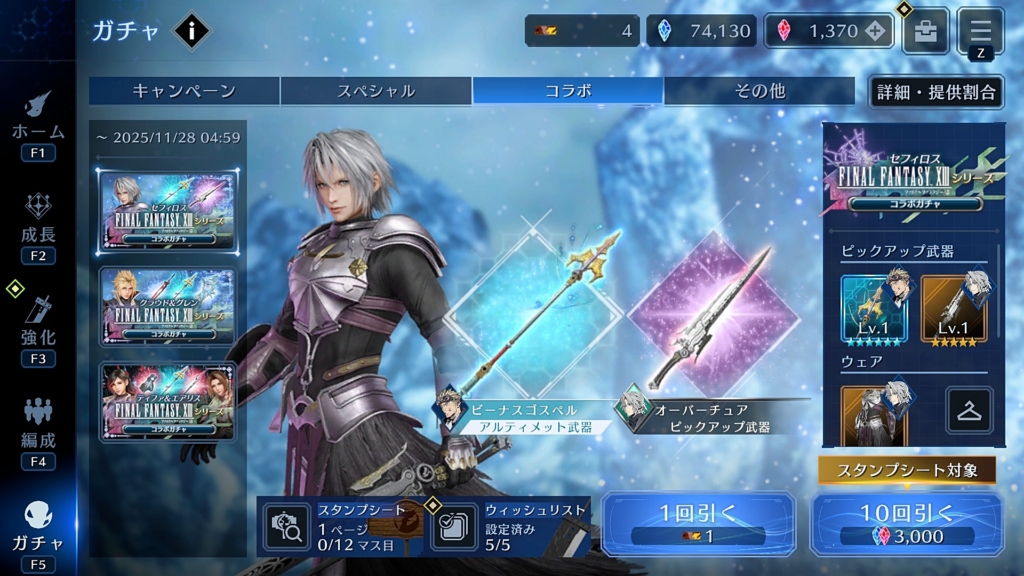Switch to the スペシャル tab
The height and width of the screenshot is (576, 1024).
[x=375, y=91]
